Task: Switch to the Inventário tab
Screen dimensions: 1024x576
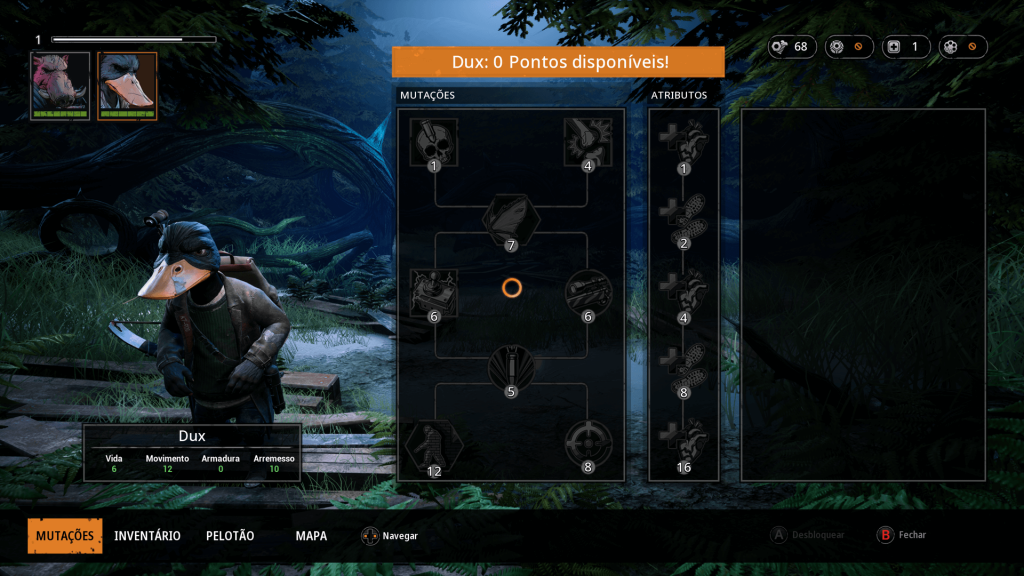Action: [147, 536]
